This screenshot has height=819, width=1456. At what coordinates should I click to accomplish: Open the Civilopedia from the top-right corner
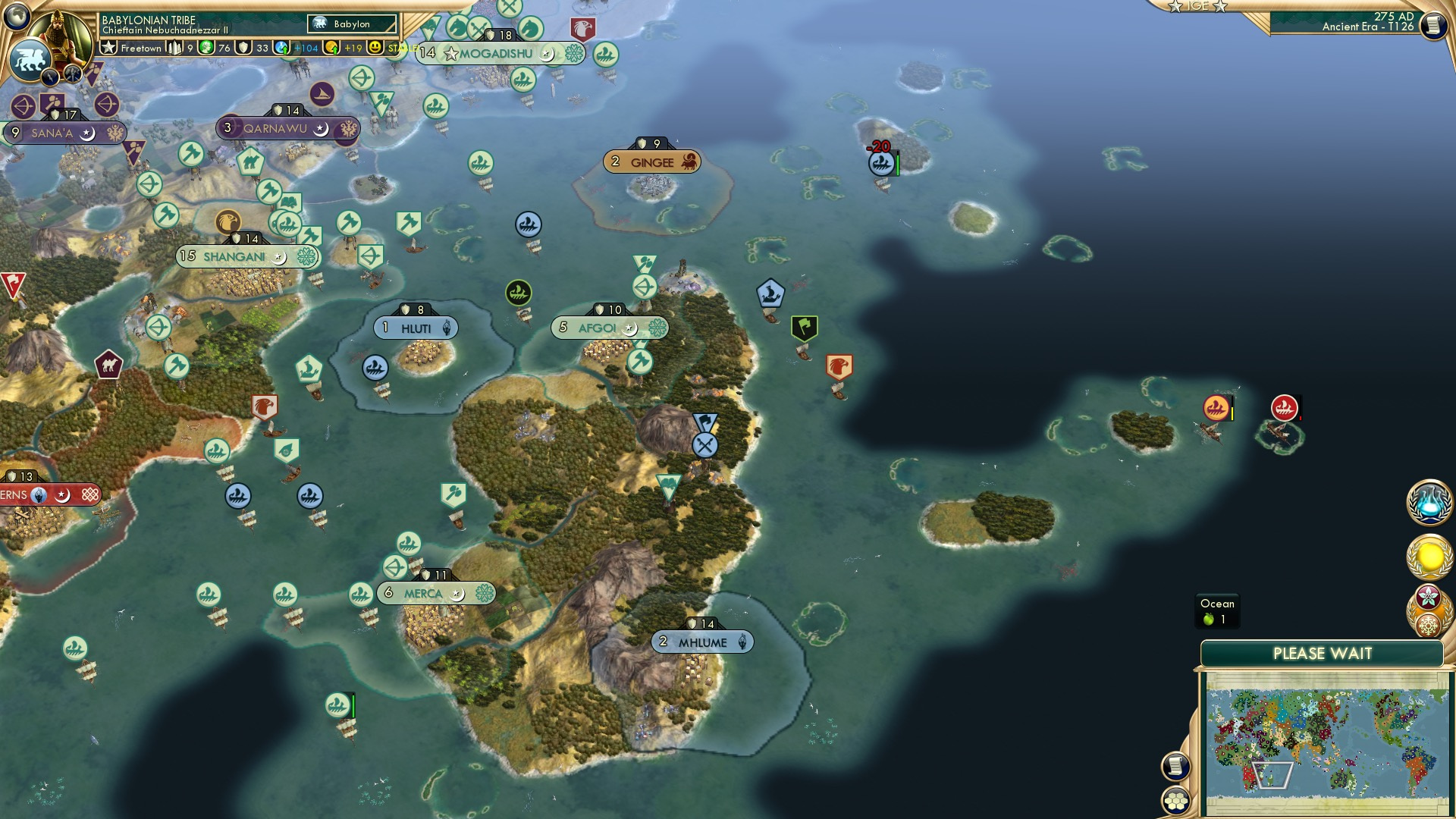click(x=1432, y=25)
